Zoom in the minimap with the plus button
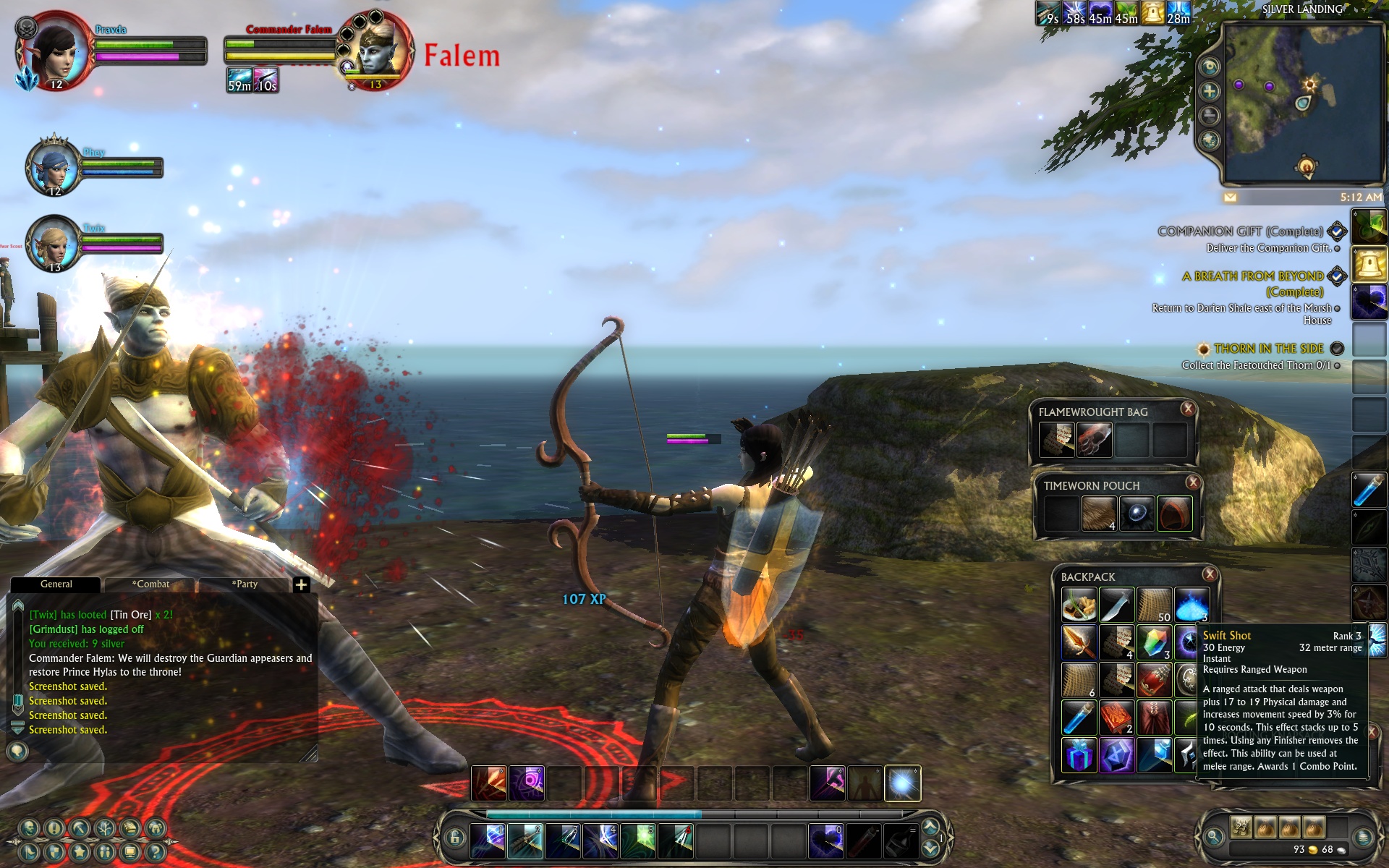 click(1209, 91)
